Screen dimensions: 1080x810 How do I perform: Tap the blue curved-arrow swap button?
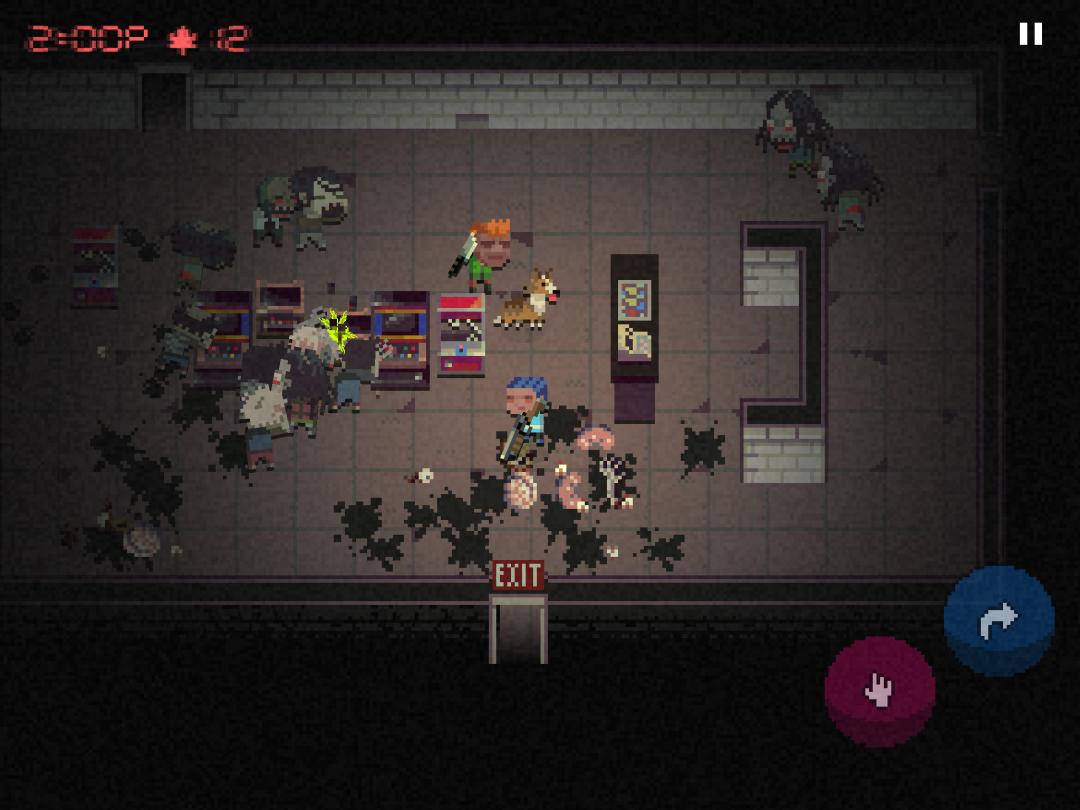coord(998,620)
